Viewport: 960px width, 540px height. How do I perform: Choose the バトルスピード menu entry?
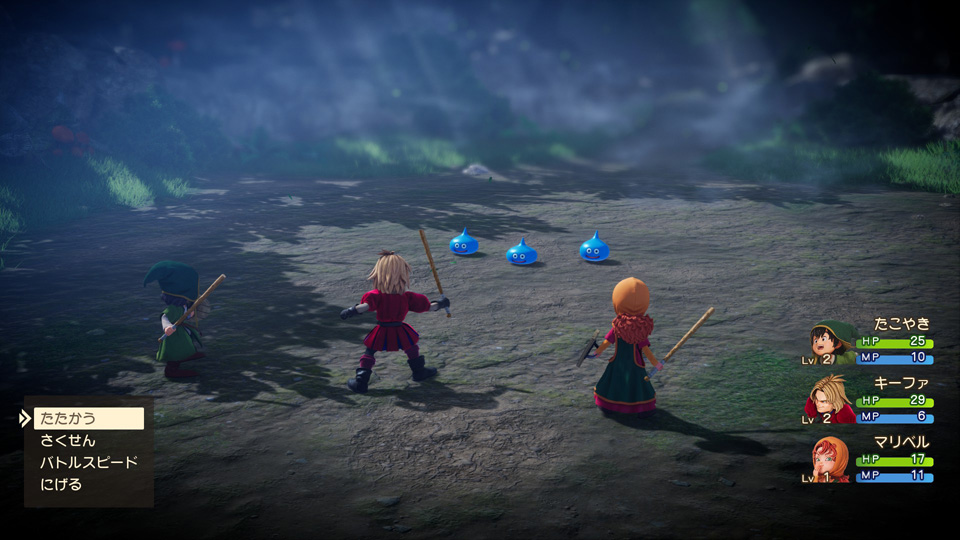[x=88, y=462]
